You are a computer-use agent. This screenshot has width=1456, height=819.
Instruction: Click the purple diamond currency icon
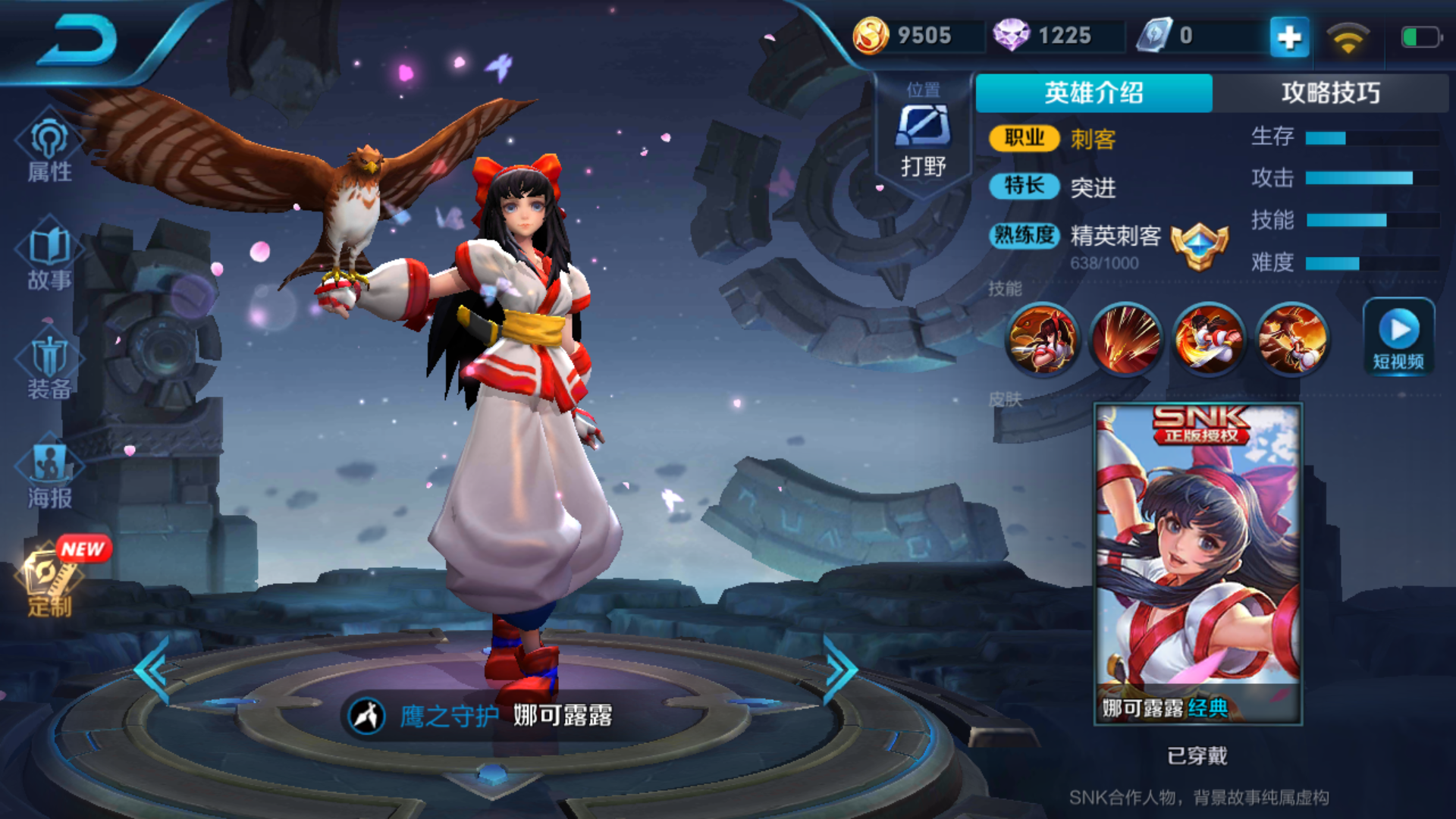1011,36
